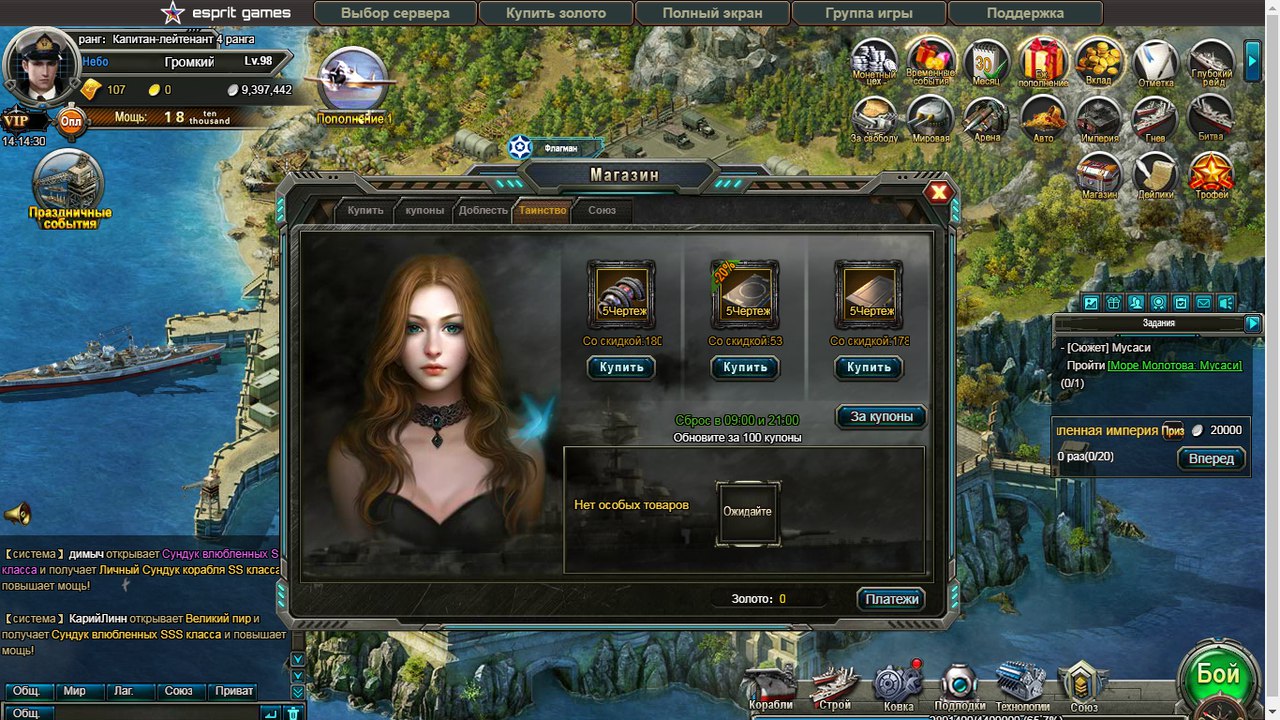Open the Арена icon
The image size is (1280, 720).
point(986,121)
